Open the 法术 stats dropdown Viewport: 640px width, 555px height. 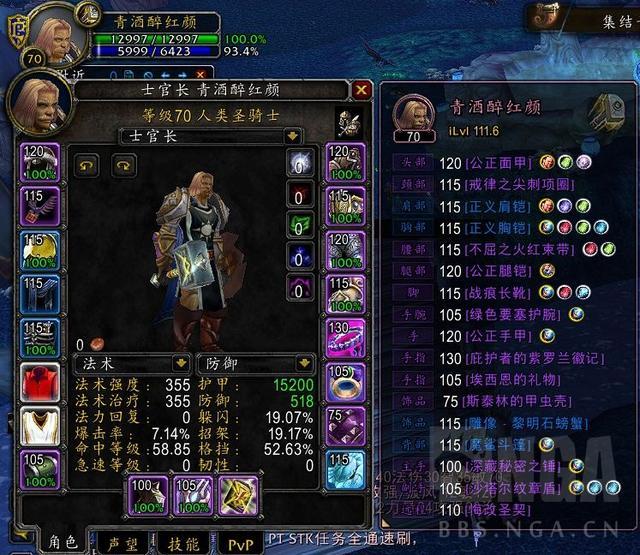pos(181,363)
